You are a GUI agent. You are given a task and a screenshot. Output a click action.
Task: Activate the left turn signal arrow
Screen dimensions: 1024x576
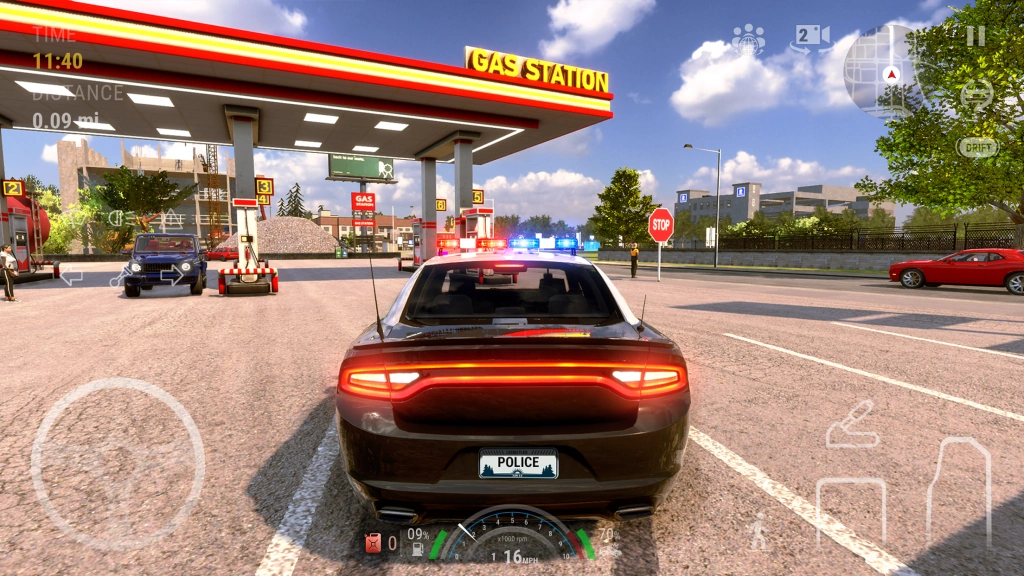[x=70, y=275]
